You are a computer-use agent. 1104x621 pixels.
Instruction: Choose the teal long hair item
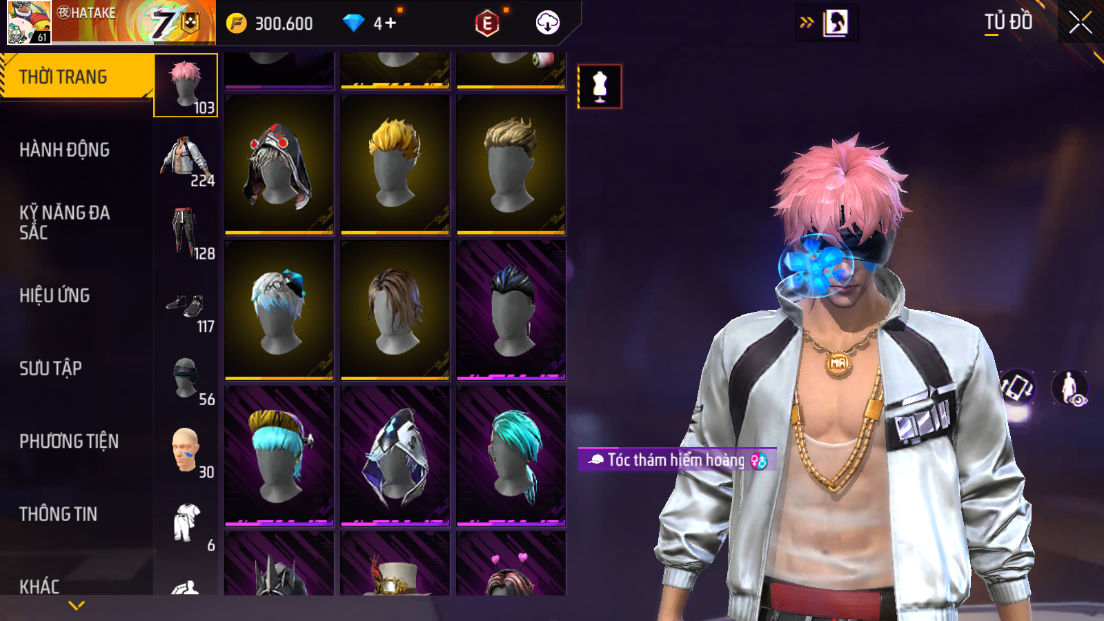(511, 455)
